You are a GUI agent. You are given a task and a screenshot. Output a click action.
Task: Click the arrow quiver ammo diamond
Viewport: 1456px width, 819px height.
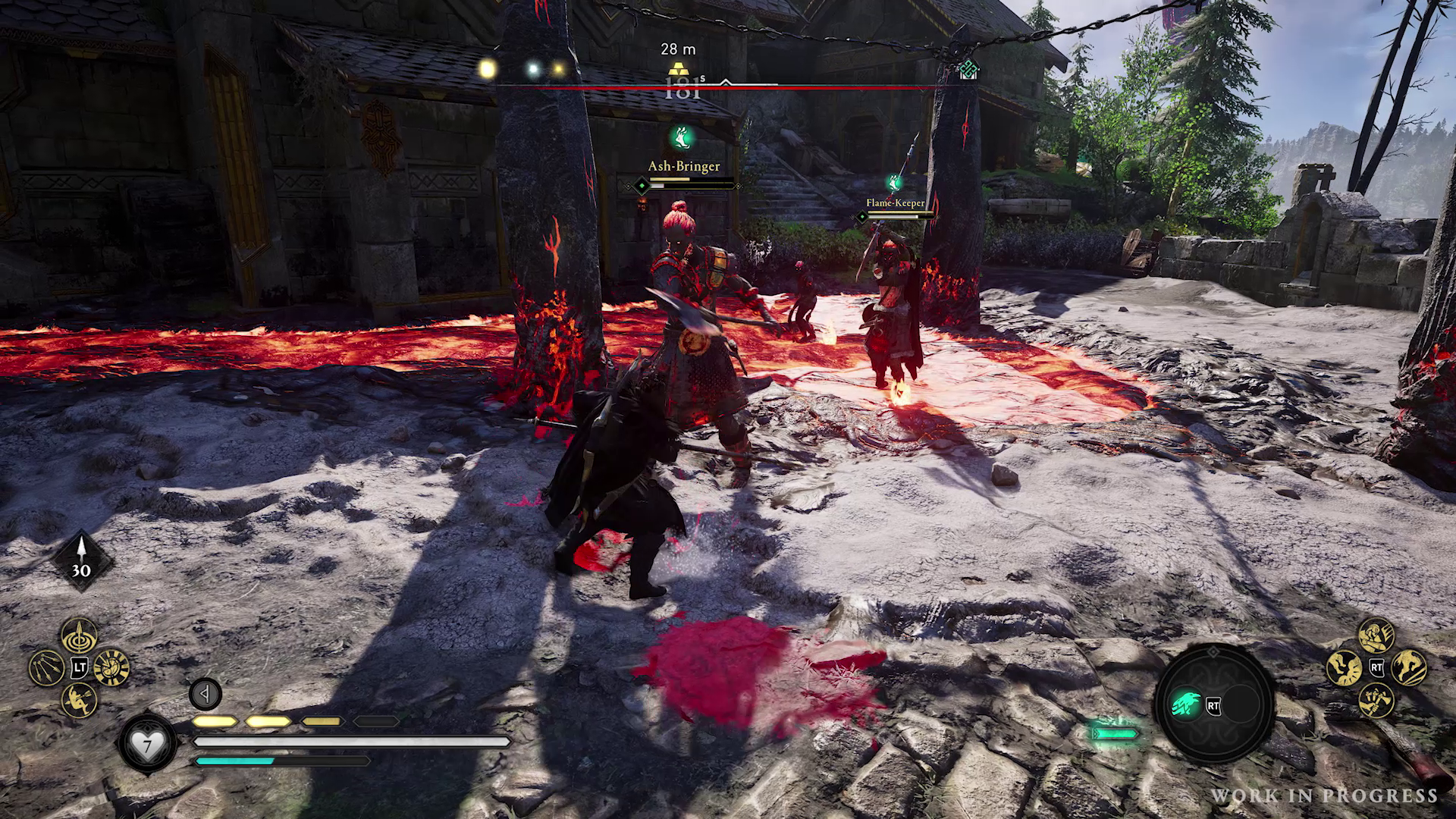81,563
